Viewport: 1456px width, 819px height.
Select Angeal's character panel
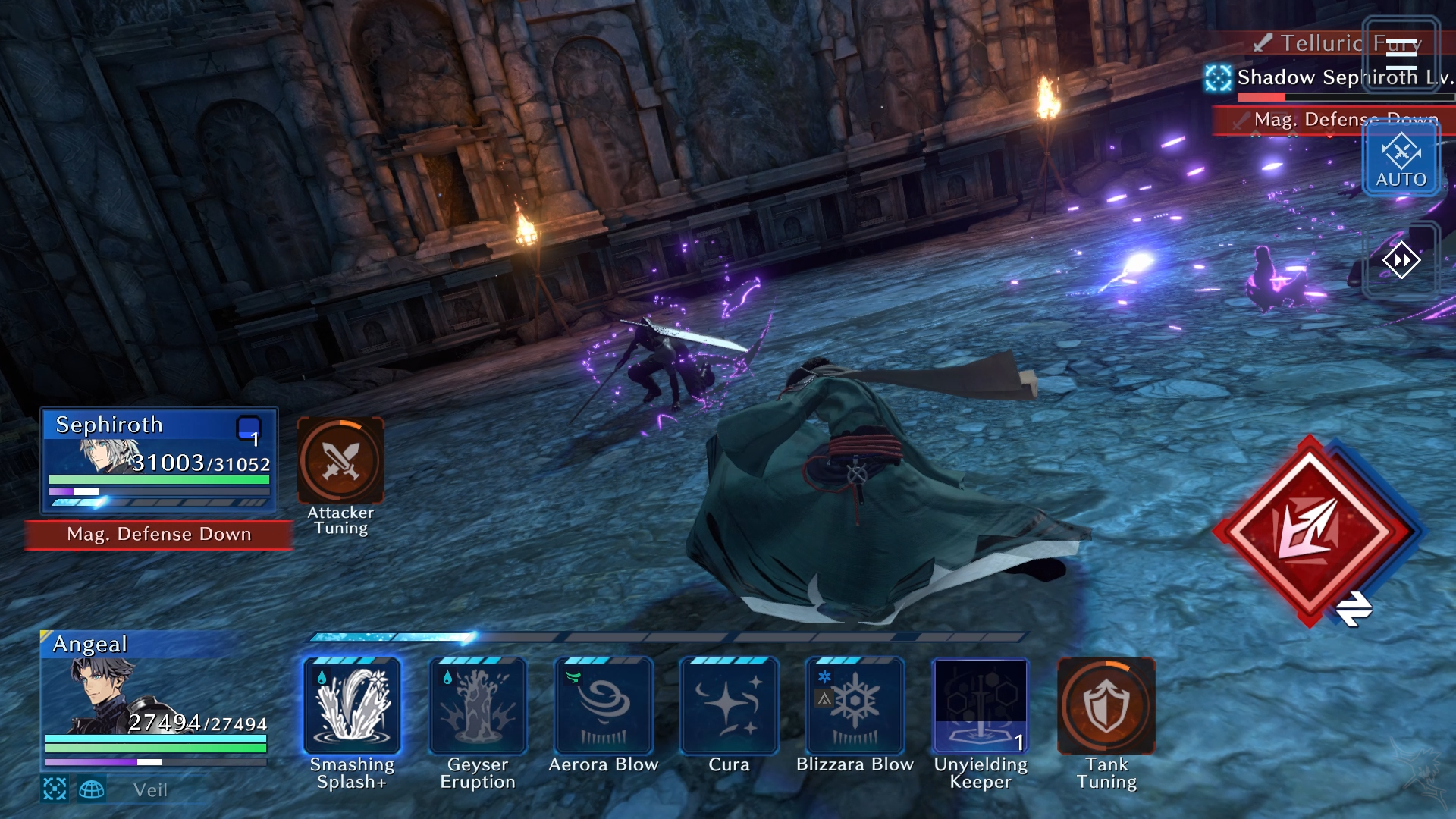point(155,698)
